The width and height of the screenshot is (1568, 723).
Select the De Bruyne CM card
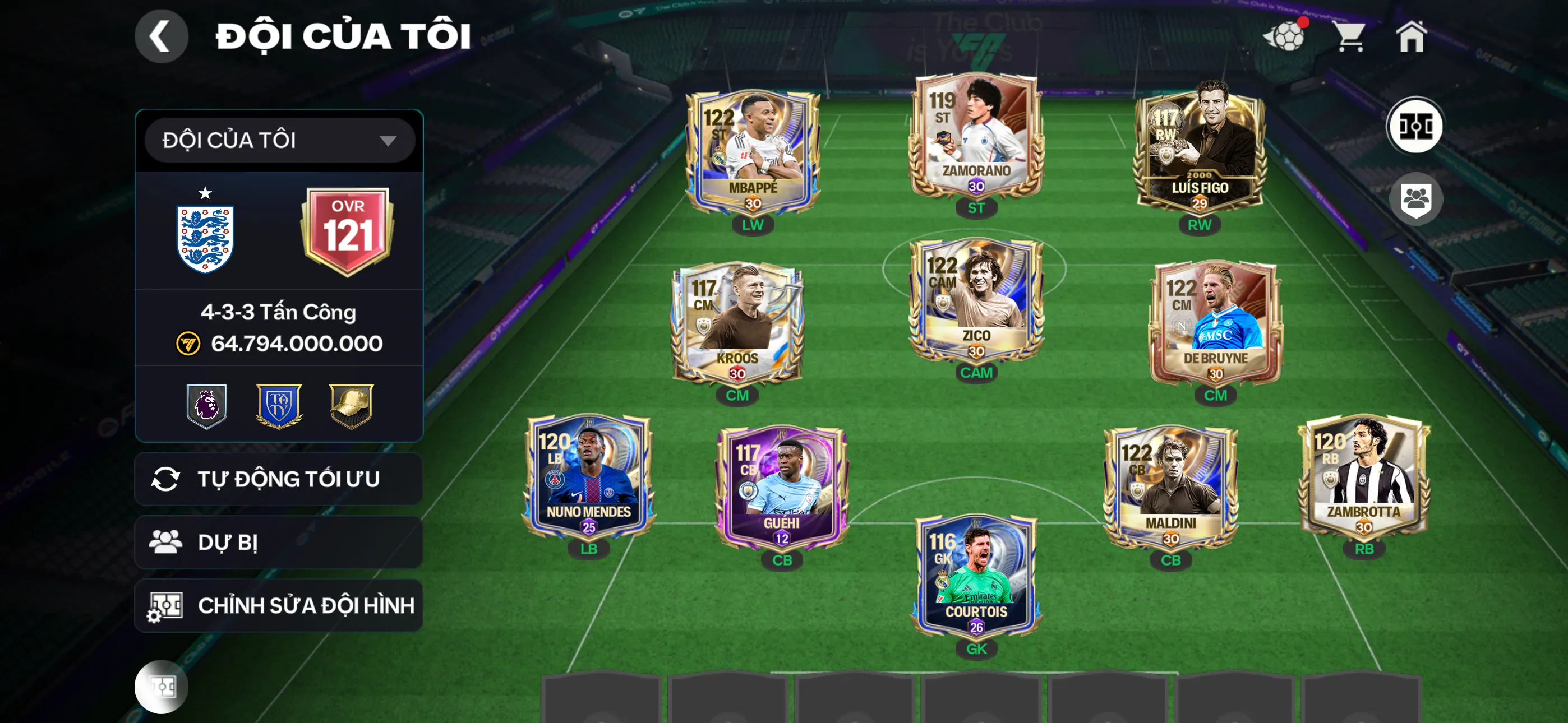click(1215, 324)
